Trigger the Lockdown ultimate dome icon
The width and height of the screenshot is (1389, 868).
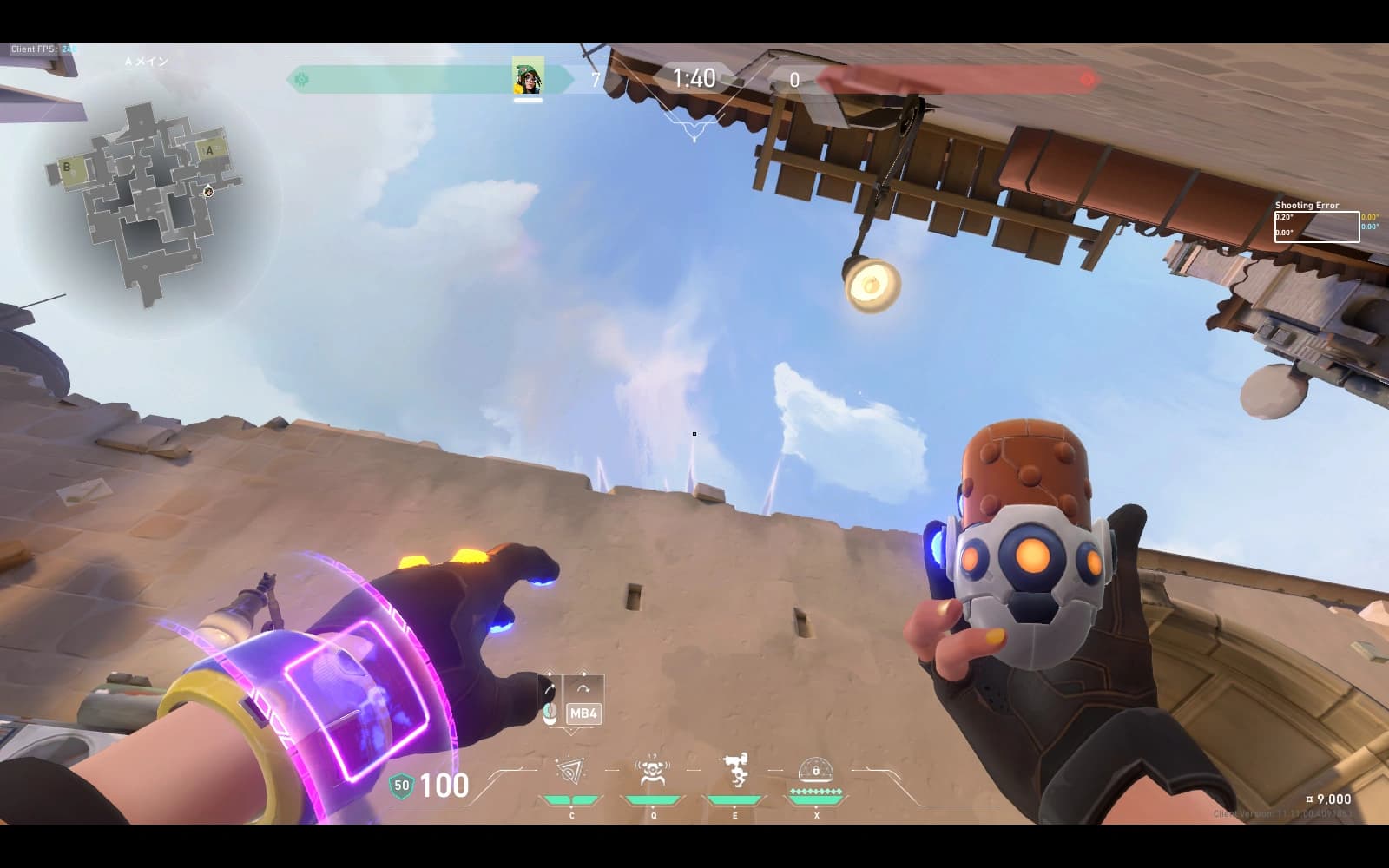(x=816, y=770)
